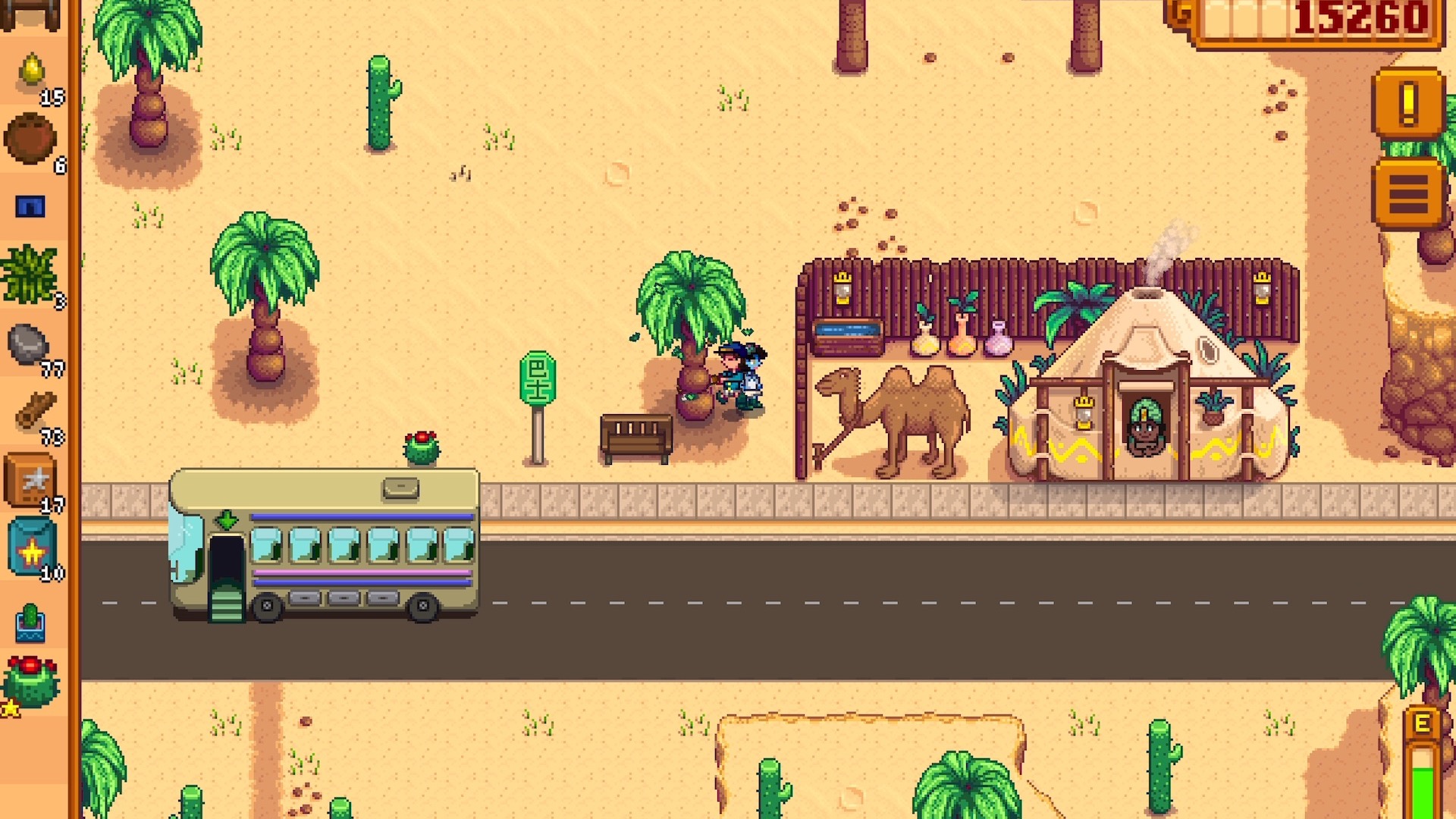The image size is (1456, 819).
Task: Choose the wooden crate with silver star
Action: 30,480
